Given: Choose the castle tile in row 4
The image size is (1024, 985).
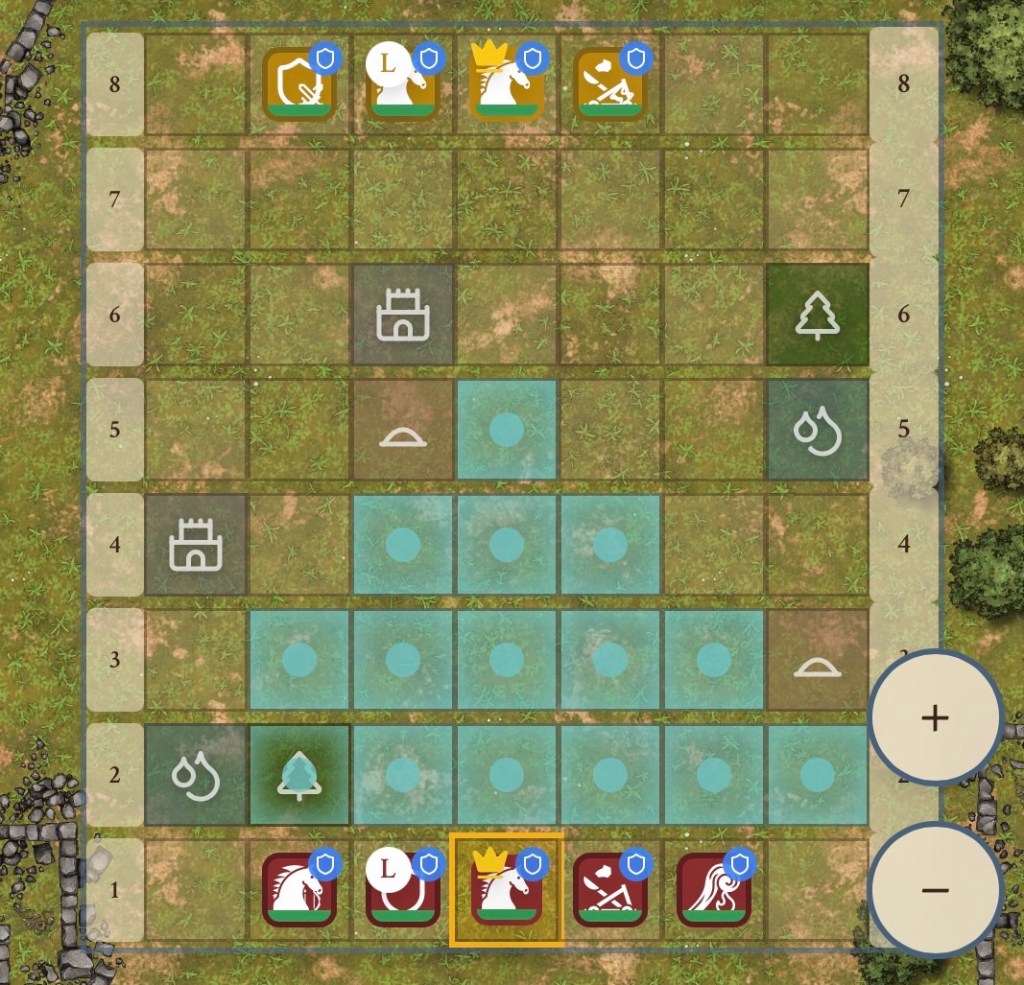Looking at the screenshot, I should coord(195,545).
